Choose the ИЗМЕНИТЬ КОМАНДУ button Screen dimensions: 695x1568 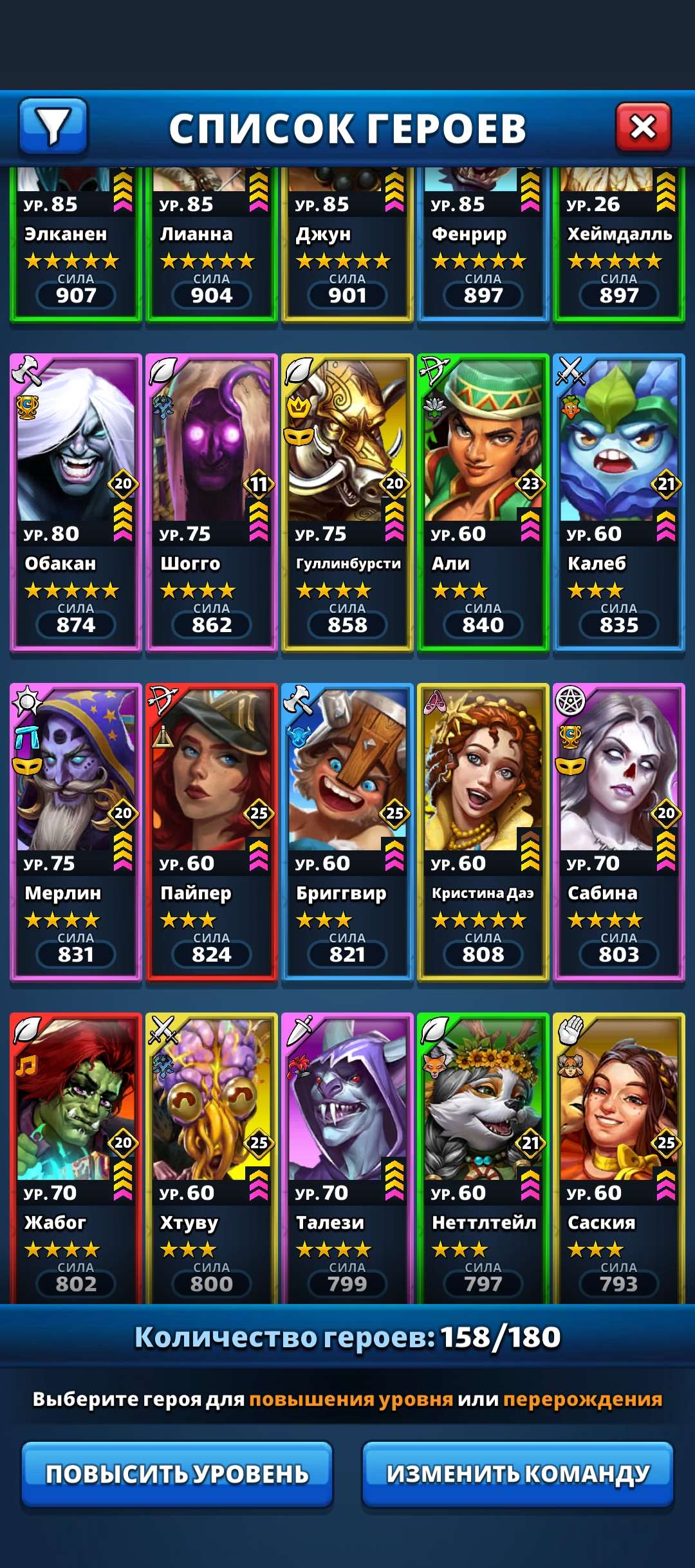pos(517,1473)
